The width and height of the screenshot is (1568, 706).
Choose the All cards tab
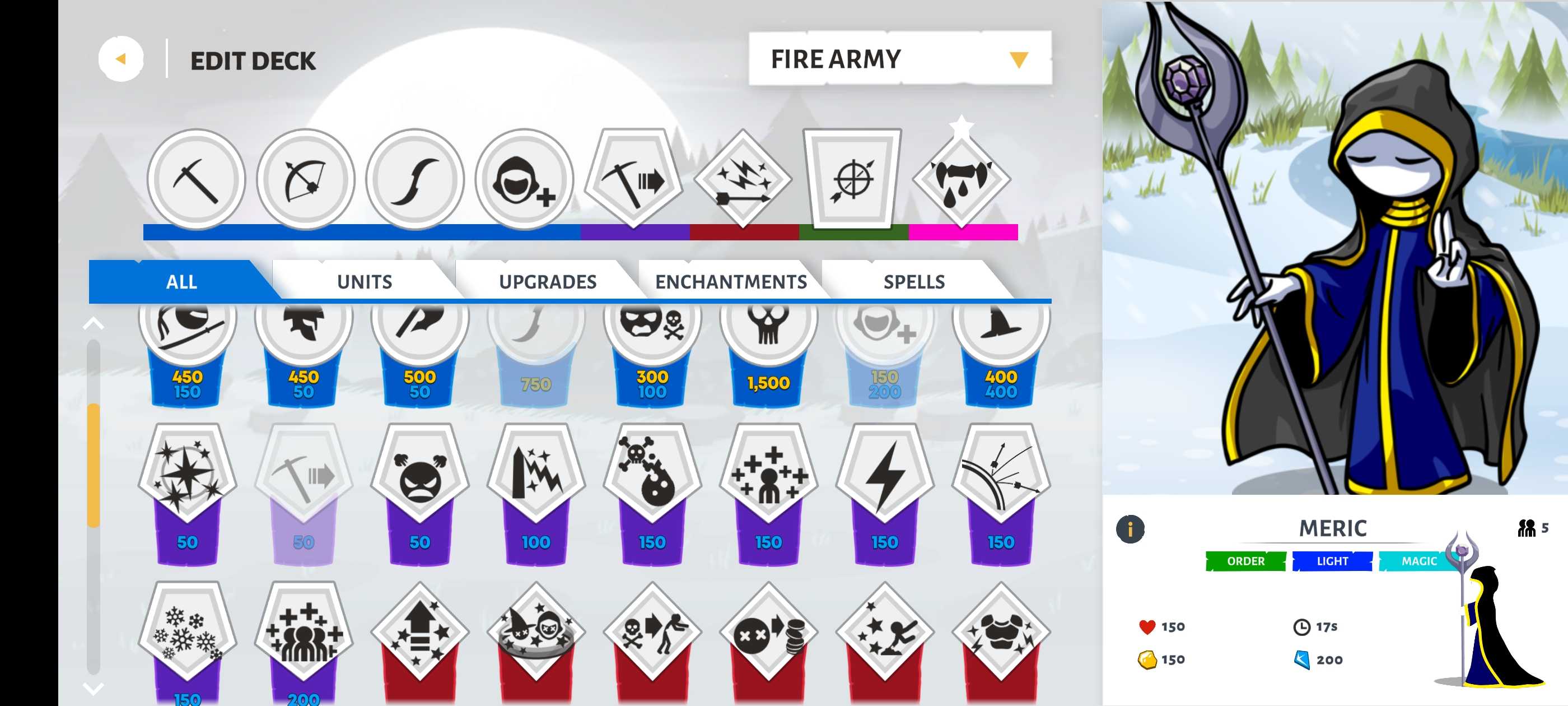[x=181, y=281]
